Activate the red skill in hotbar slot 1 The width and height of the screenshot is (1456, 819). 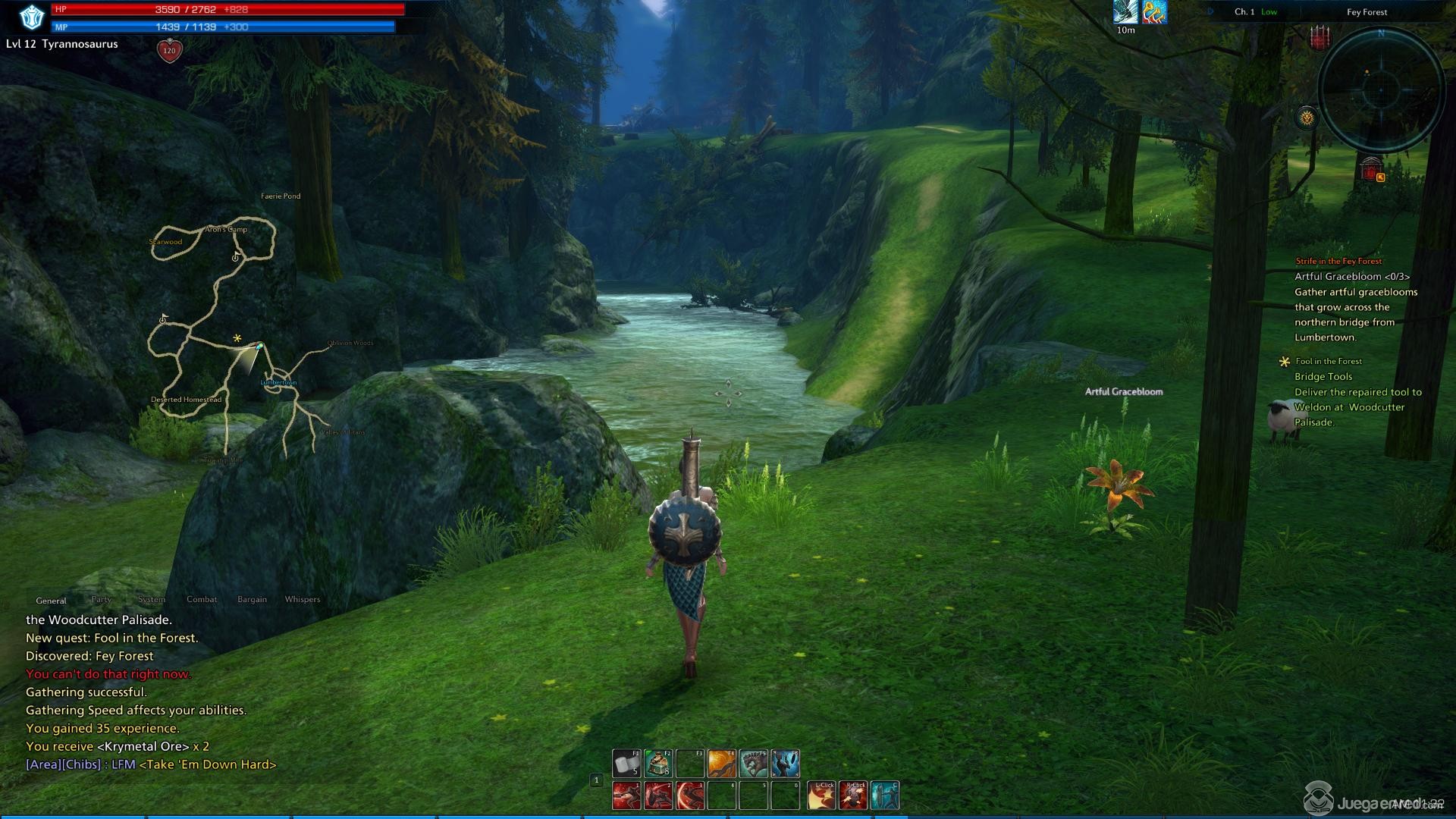(626, 795)
